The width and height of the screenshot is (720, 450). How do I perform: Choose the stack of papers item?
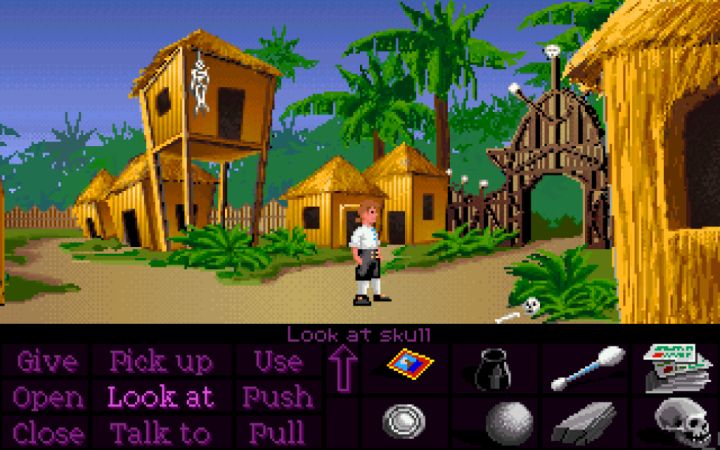point(675,367)
